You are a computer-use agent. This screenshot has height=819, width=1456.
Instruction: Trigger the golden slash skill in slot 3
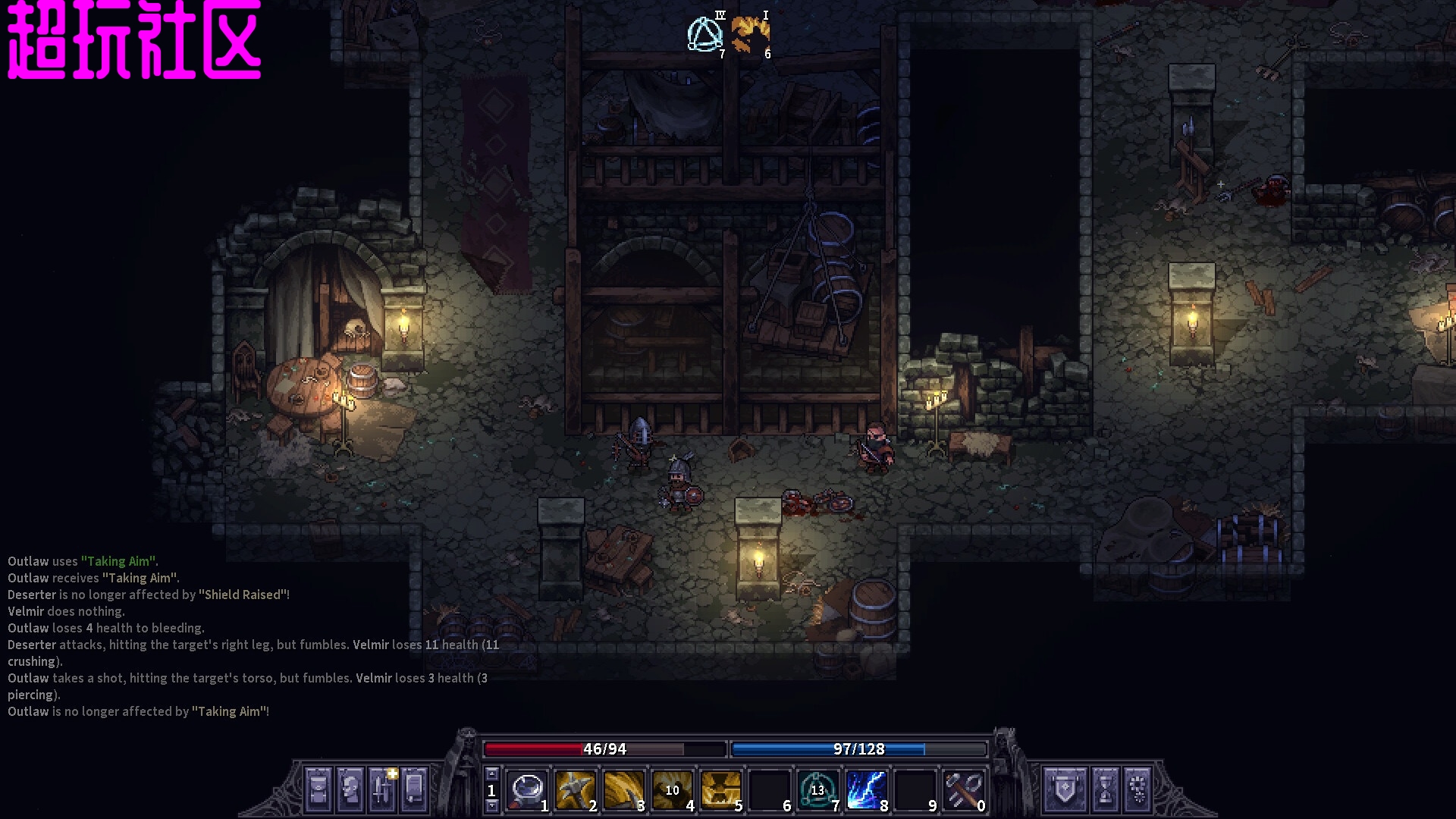[624, 789]
